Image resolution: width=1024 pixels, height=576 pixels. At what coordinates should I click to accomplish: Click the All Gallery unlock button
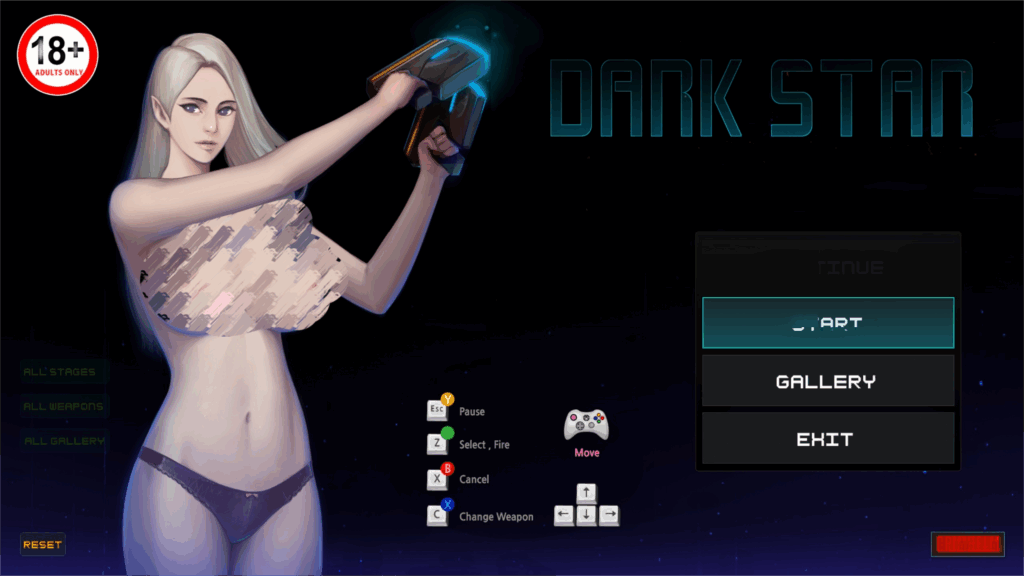[65, 440]
